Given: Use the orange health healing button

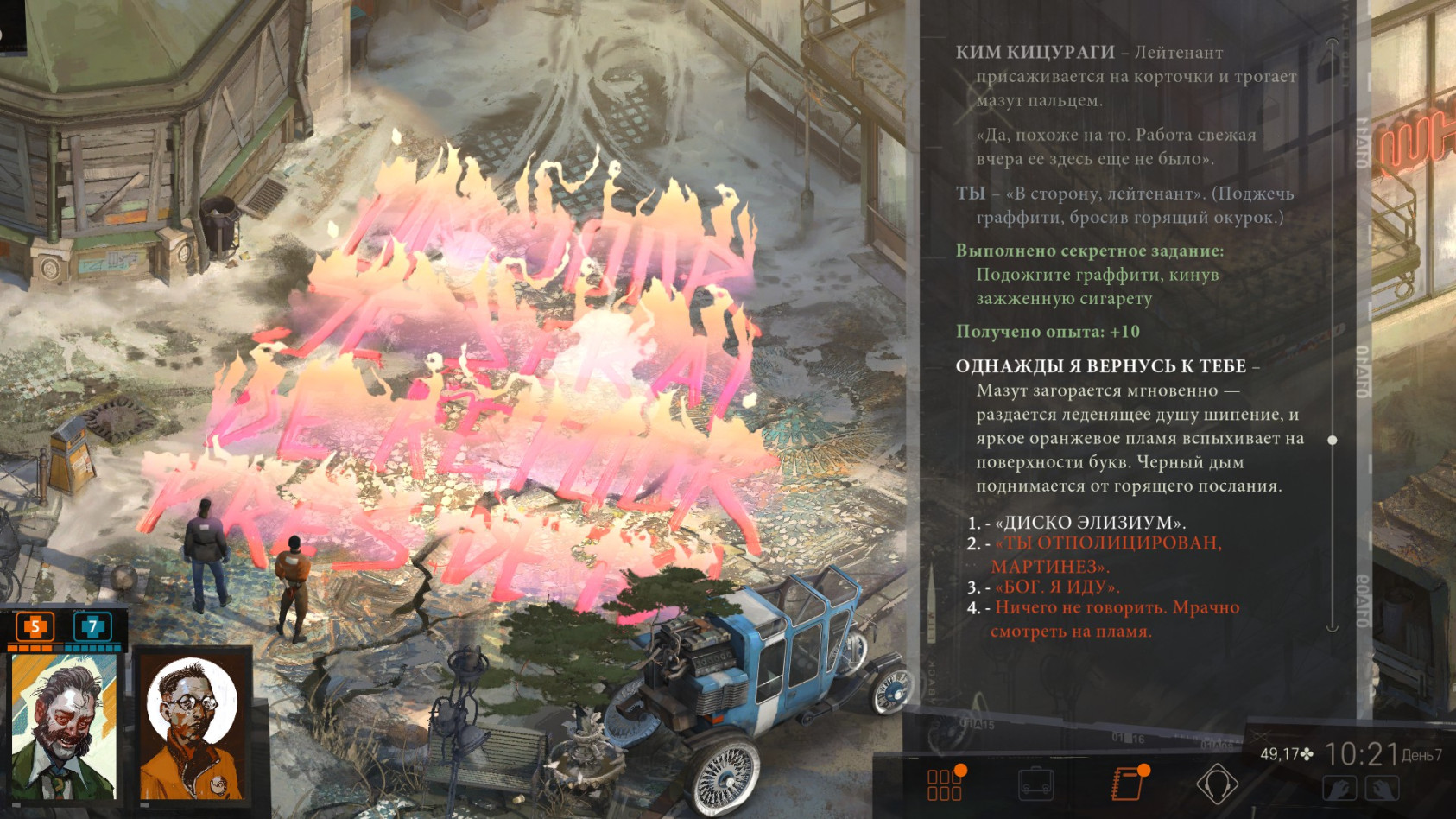Looking at the screenshot, I should 35,626.
